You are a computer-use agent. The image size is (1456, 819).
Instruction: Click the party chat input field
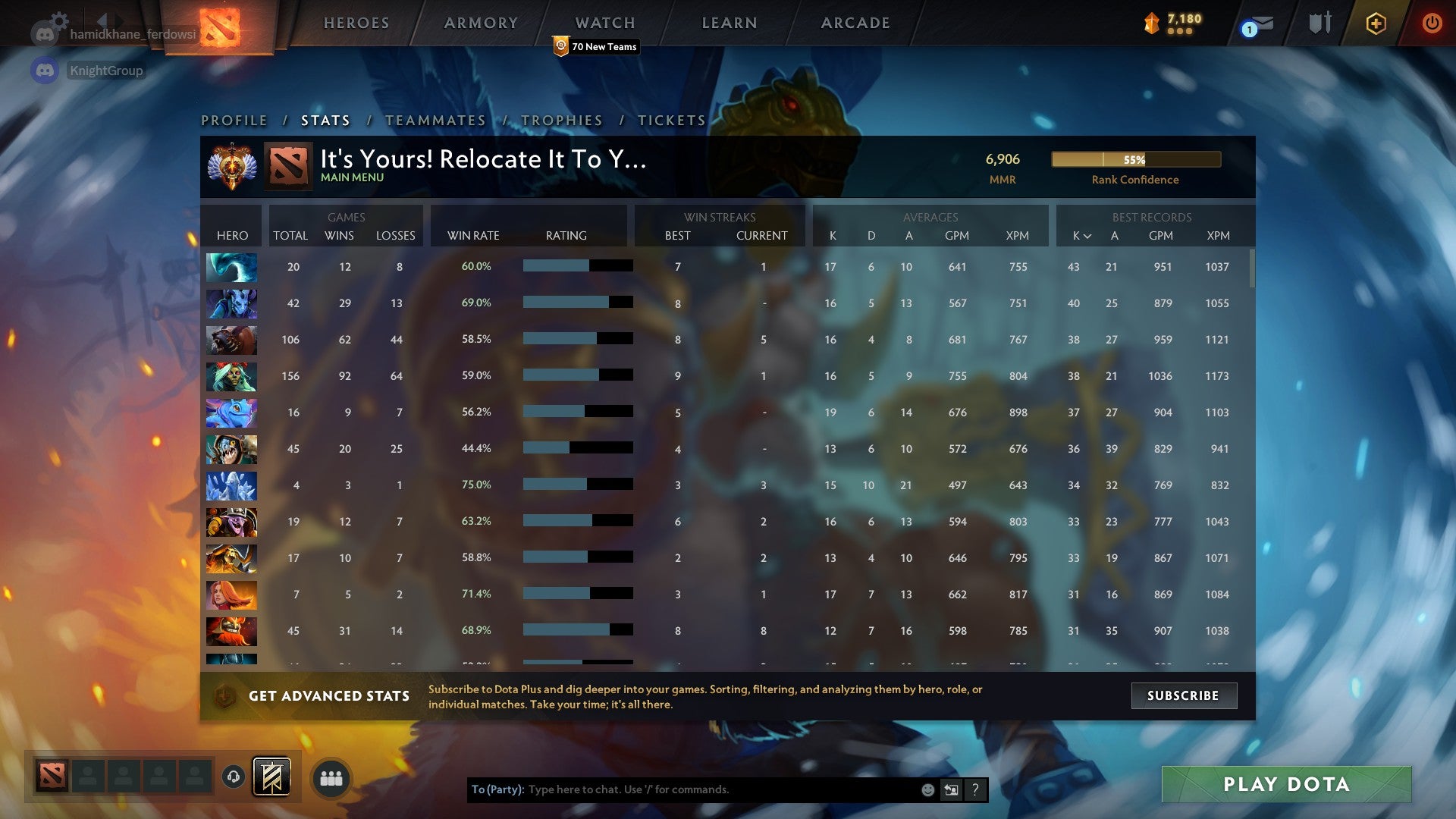coord(720,789)
